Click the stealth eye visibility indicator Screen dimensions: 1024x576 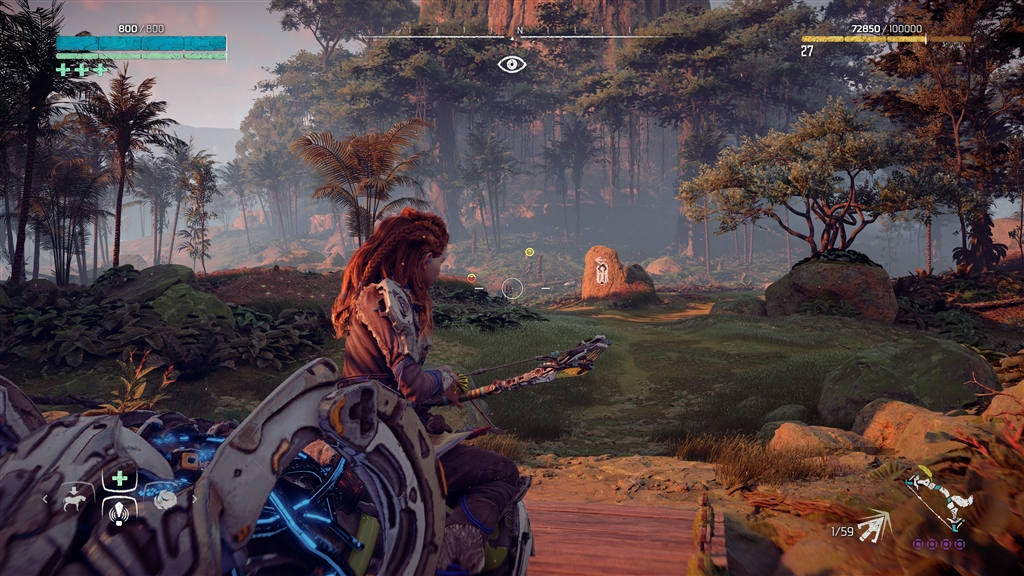coord(511,64)
